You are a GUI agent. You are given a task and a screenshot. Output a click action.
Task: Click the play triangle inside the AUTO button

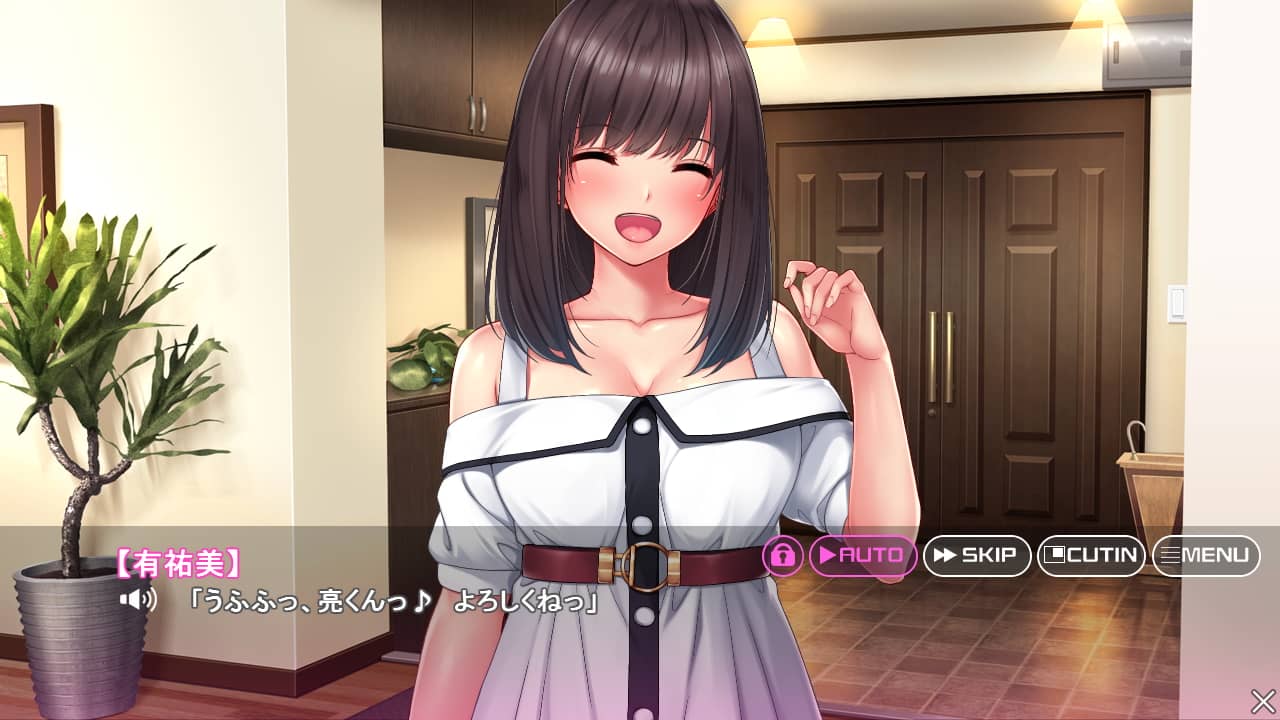[826, 556]
